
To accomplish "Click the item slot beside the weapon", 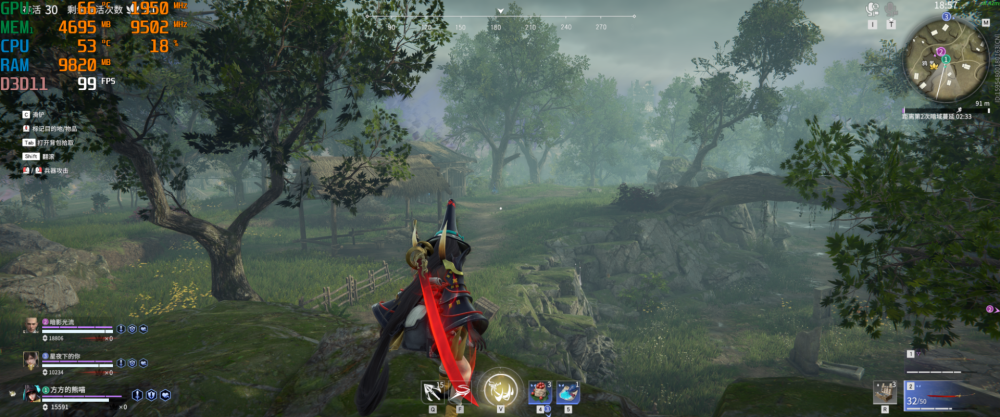I will [884, 392].
